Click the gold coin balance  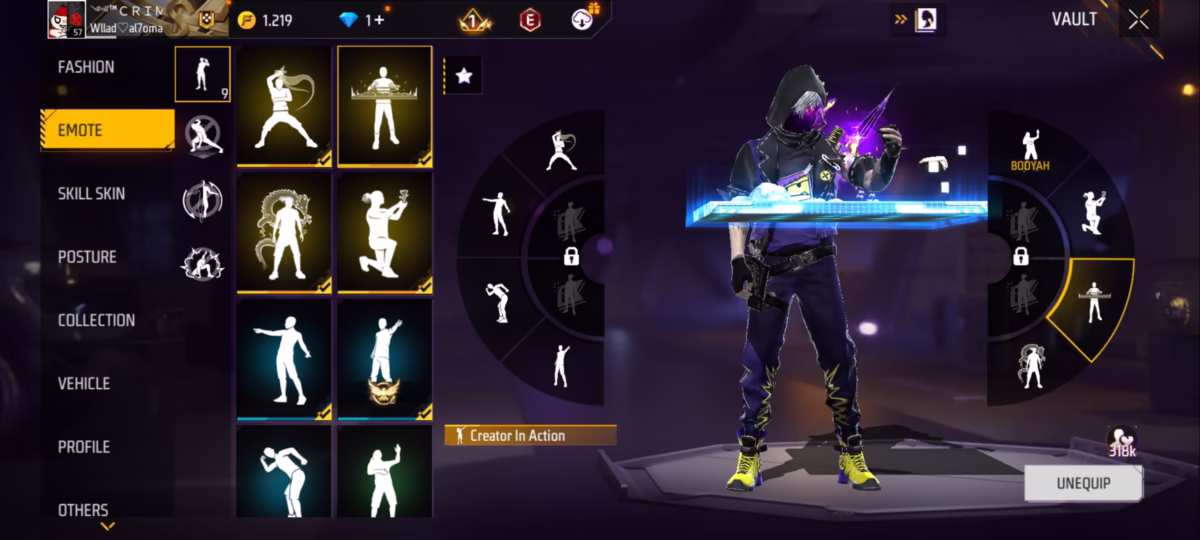[265, 20]
